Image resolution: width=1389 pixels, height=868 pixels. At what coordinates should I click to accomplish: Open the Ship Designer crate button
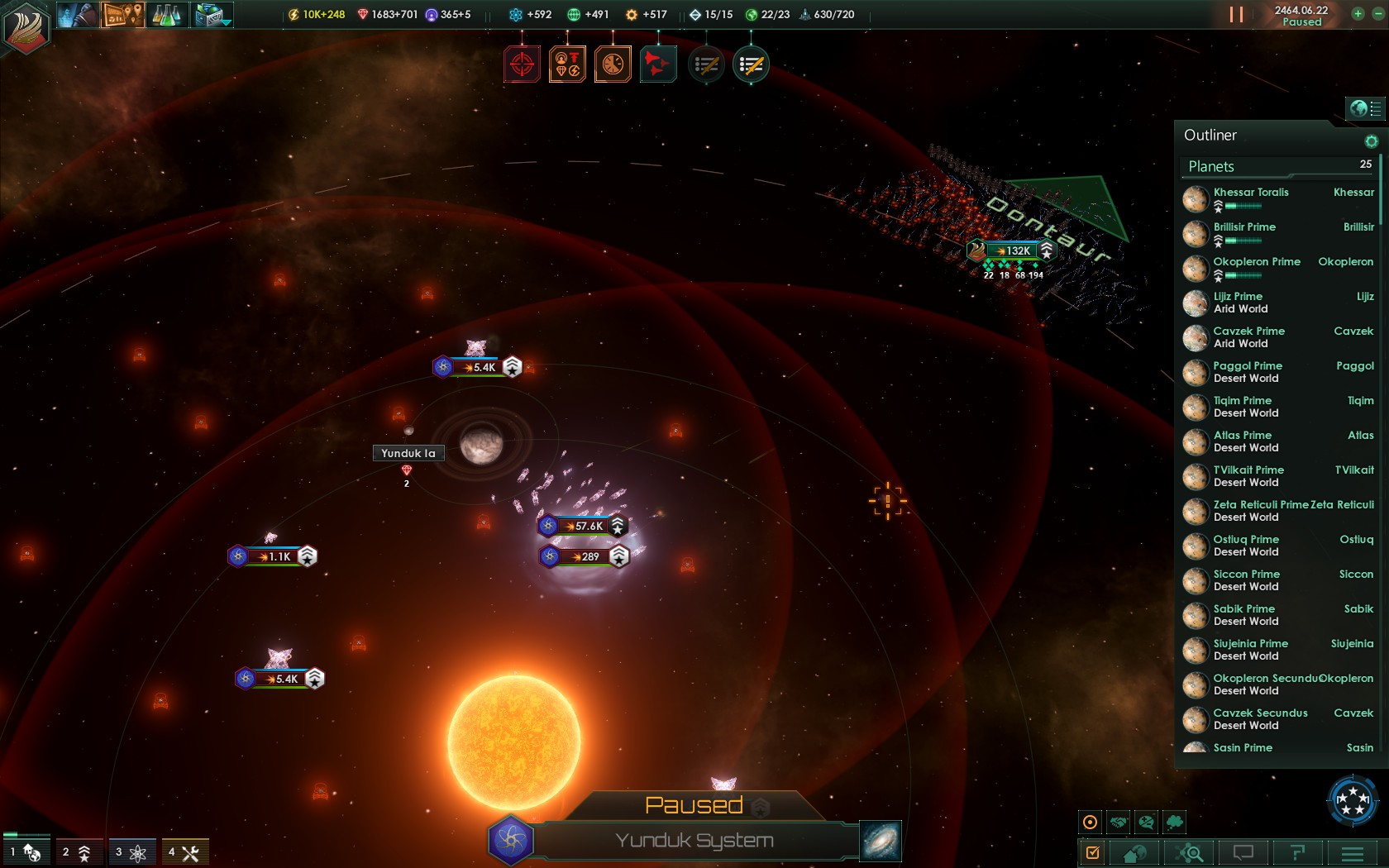[x=212, y=15]
